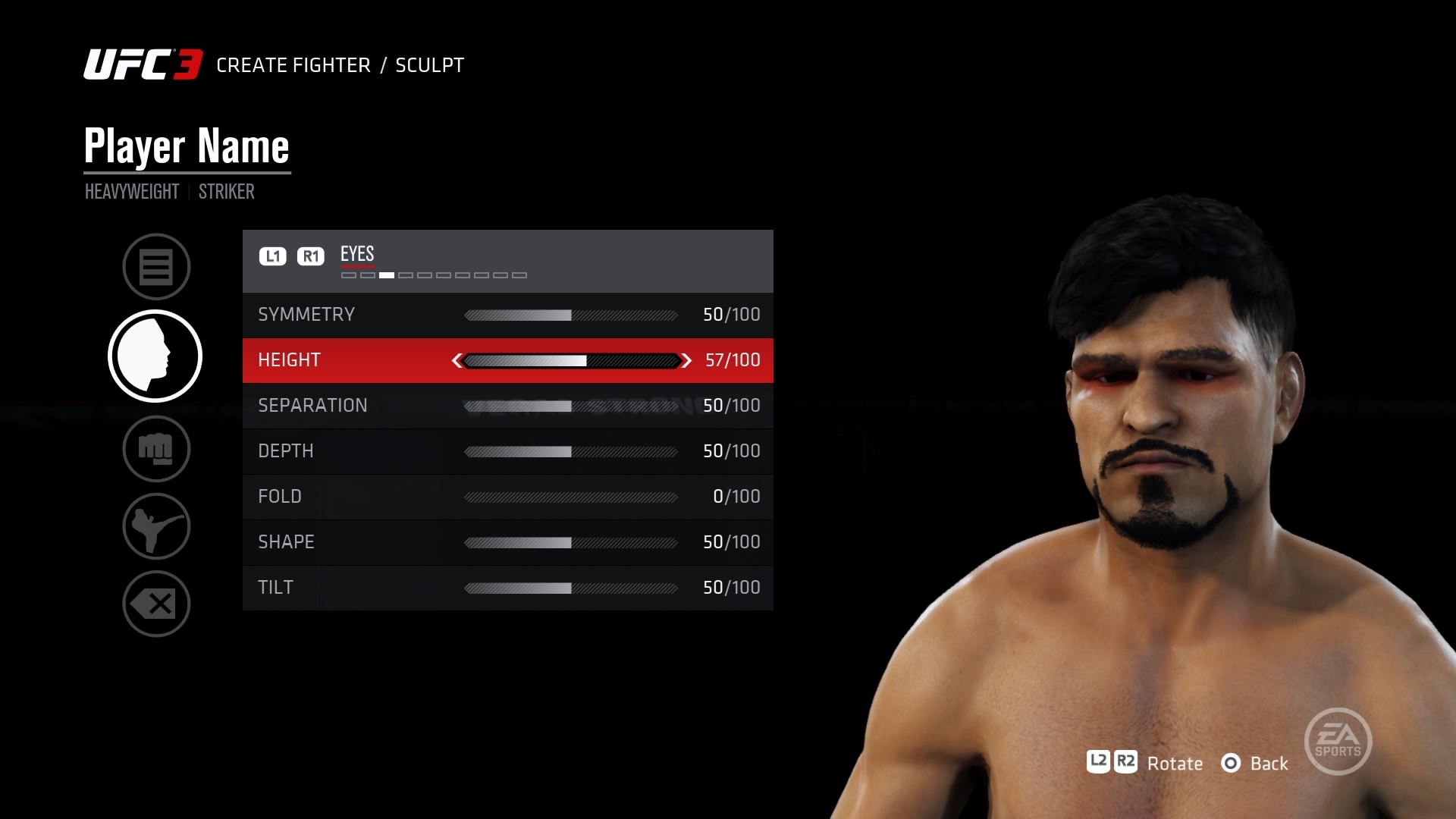Open the list menu icon
The height and width of the screenshot is (819, 1456).
coord(156,267)
